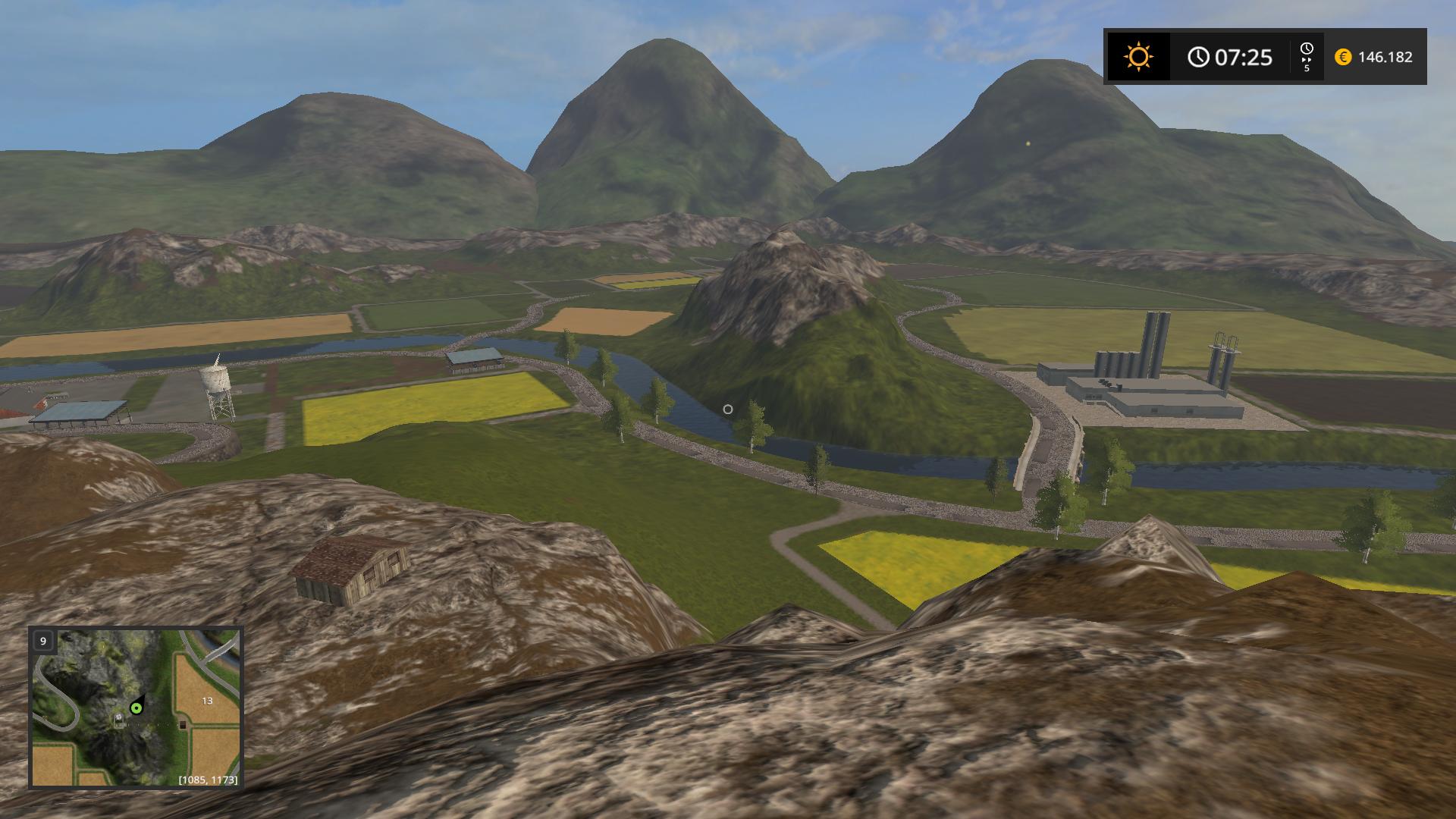The height and width of the screenshot is (819, 1456).
Task: Click the green player marker on minimap
Action: tap(136, 708)
